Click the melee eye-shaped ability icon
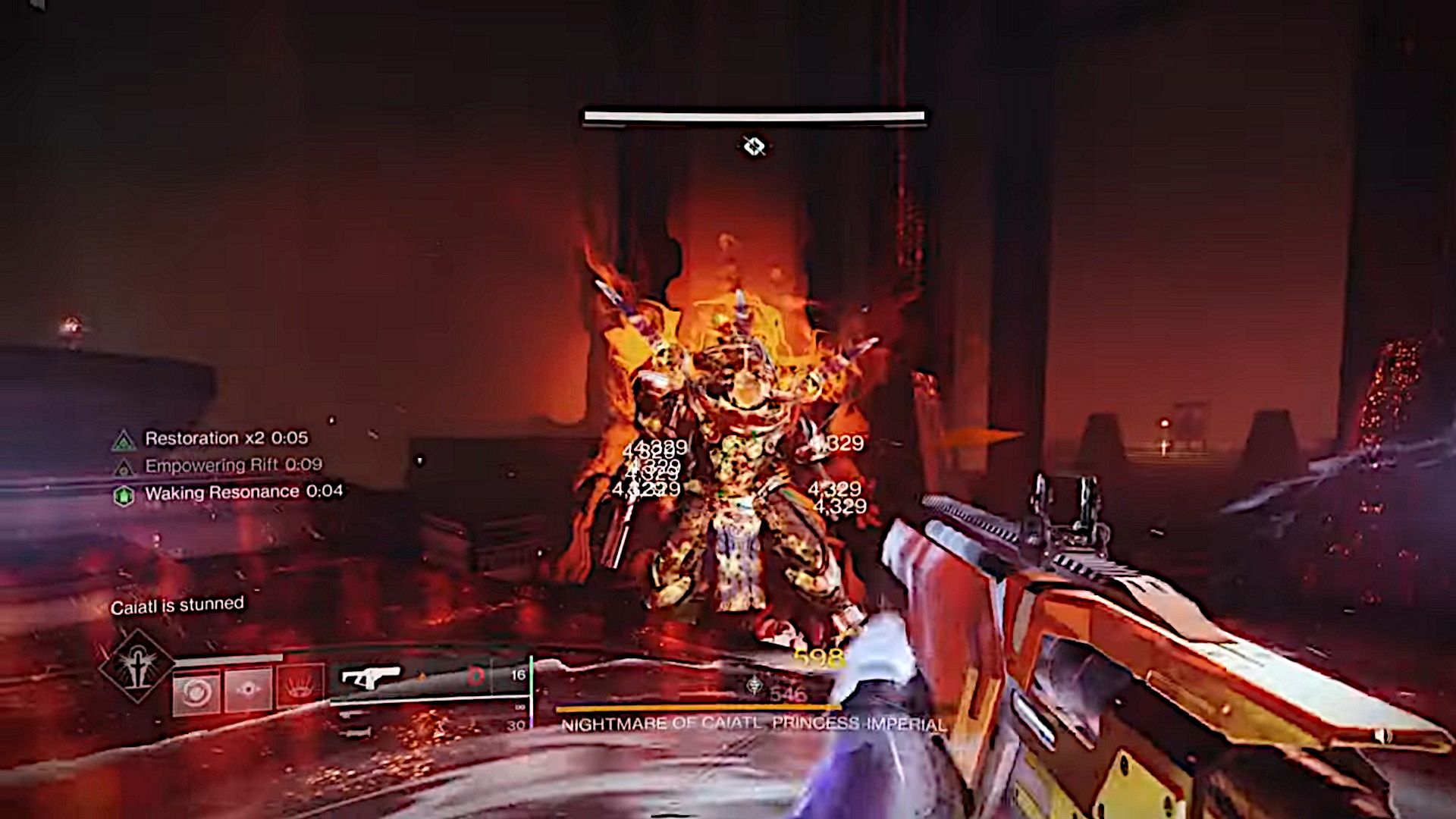Screen dimensions: 1456x819 pyautogui.click(x=247, y=689)
